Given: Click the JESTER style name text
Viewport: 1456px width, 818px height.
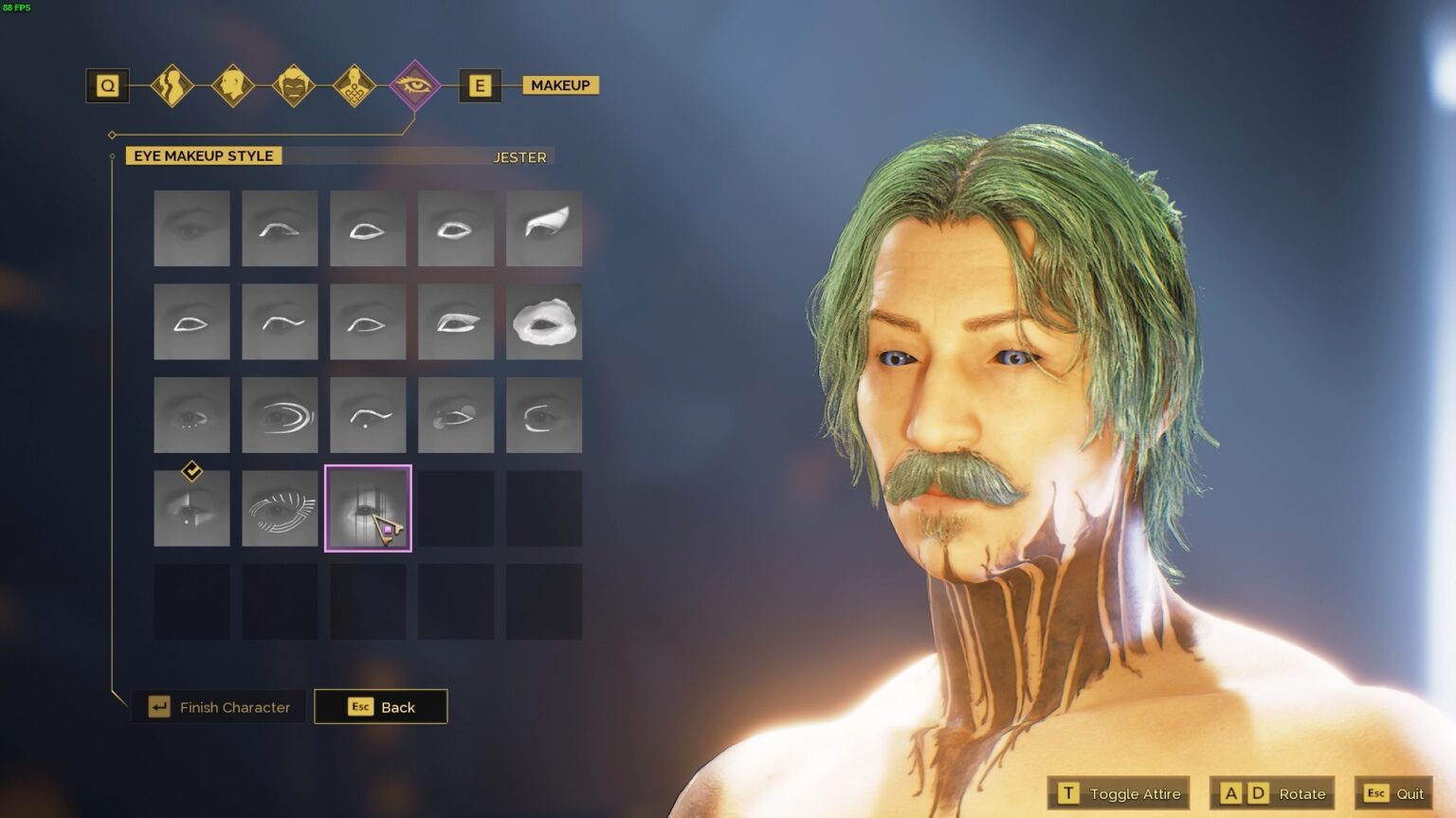Looking at the screenshot, I should click(519, 157).
